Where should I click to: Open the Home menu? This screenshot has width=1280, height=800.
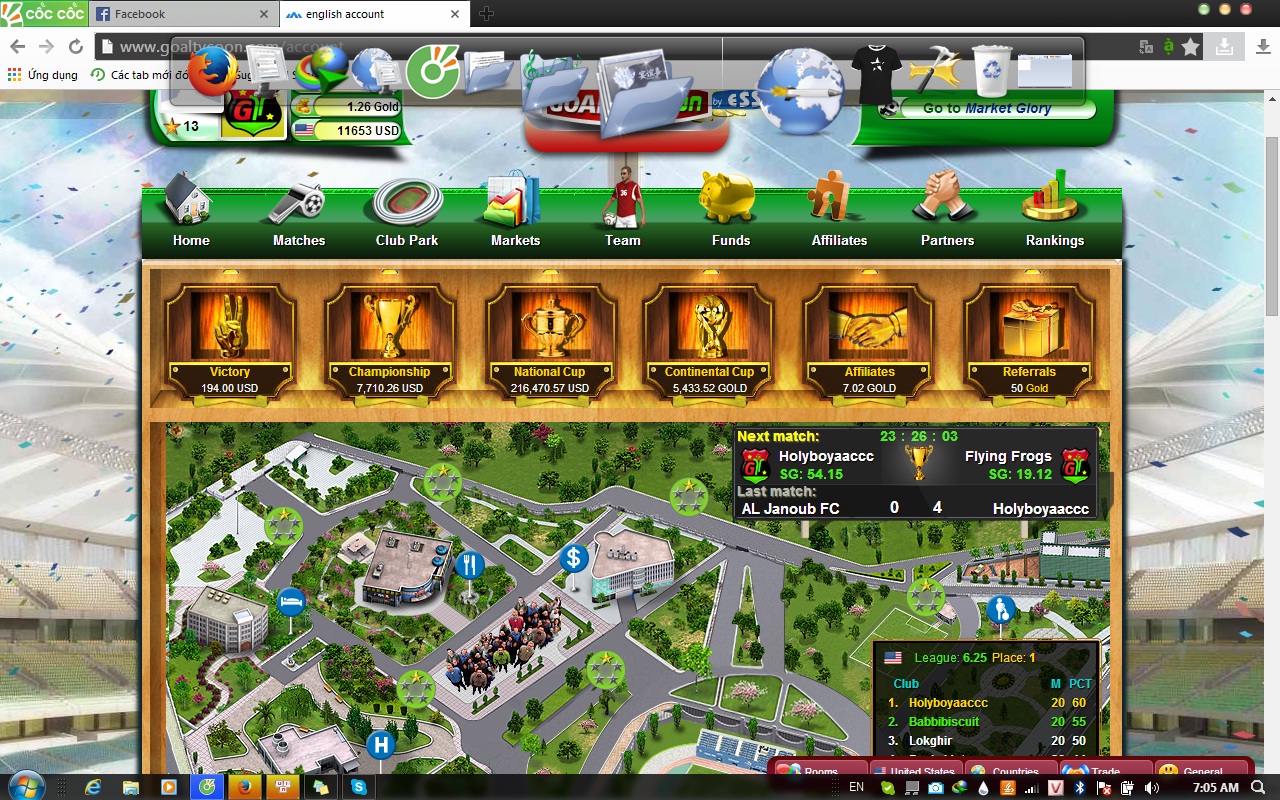point(190,215)
